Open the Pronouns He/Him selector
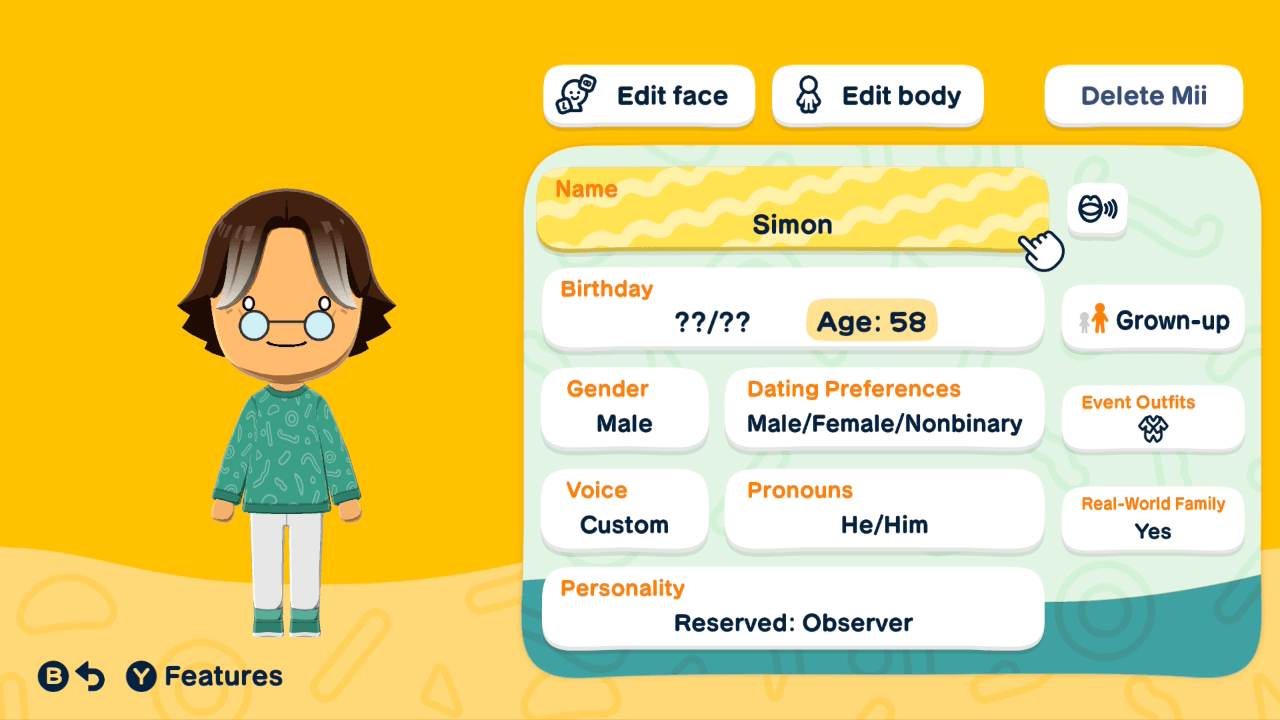Viewport: 1280px width, 720px height. [884, 510]
